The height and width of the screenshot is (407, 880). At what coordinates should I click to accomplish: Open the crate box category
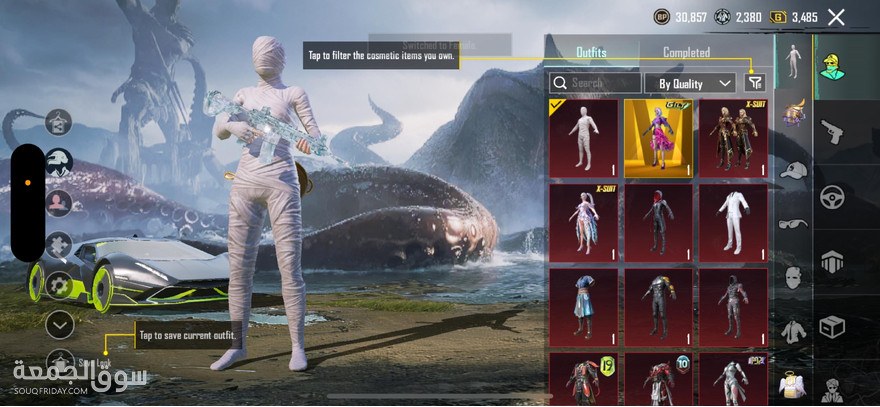(832, 327)
